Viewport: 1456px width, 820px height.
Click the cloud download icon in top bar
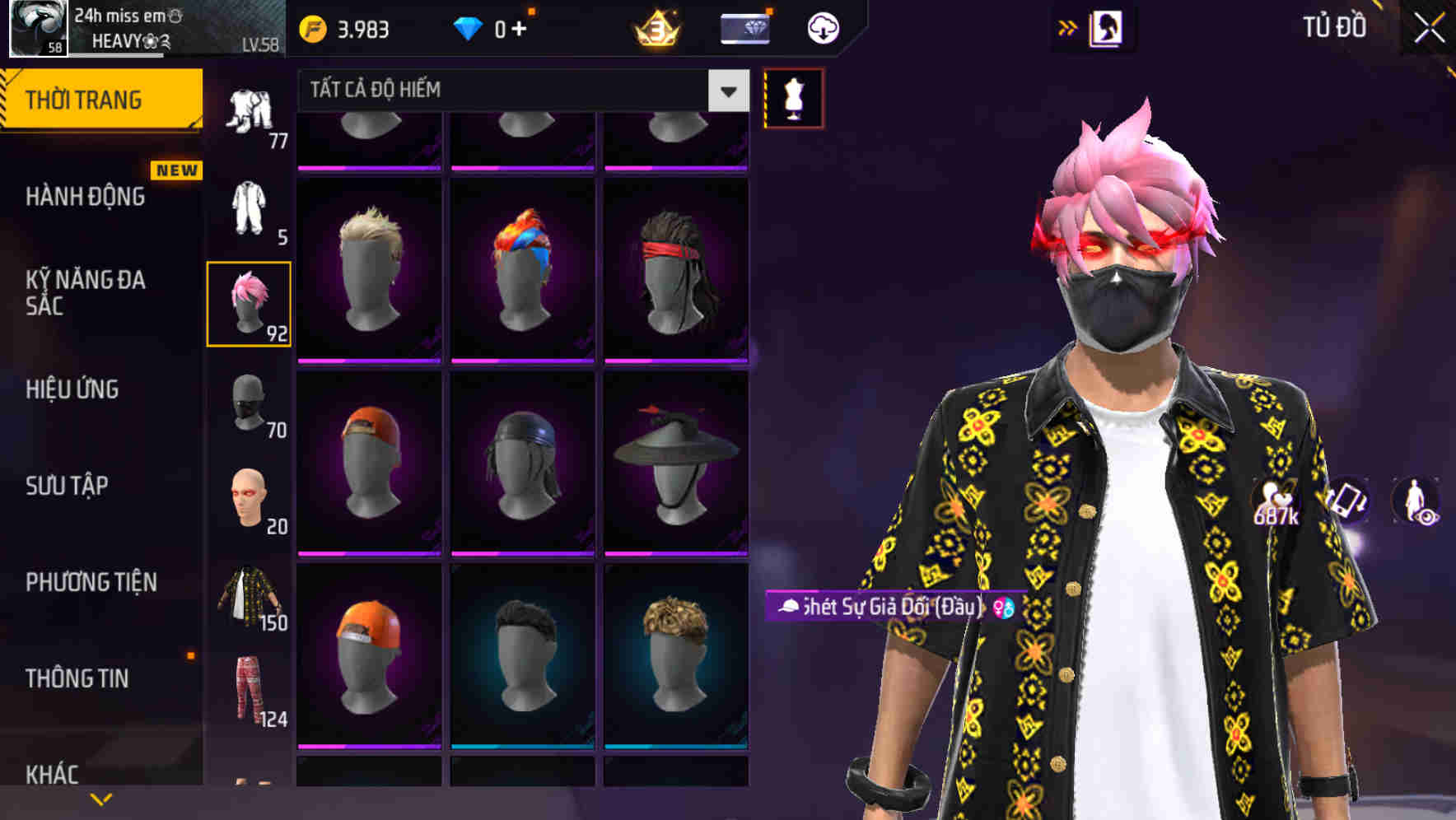pyautogui.click(x=823, y=26)
